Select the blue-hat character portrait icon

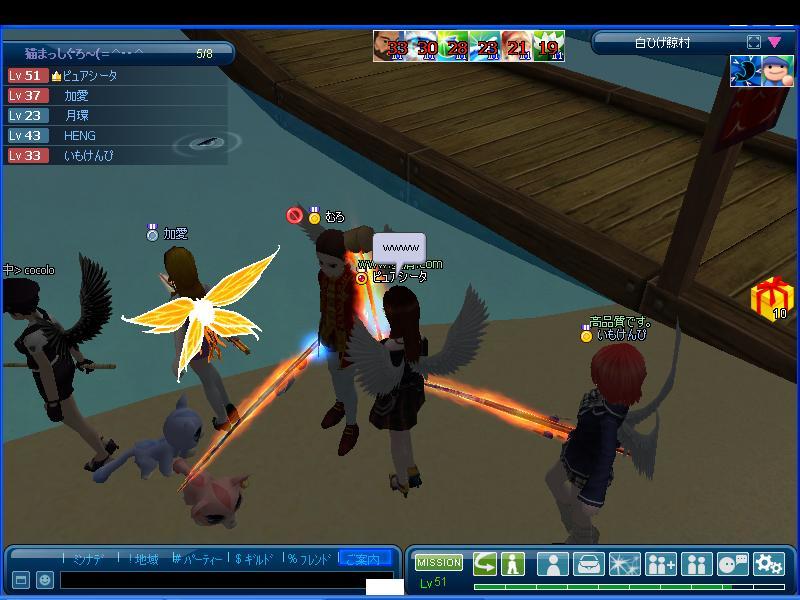[x=778, y=71]
